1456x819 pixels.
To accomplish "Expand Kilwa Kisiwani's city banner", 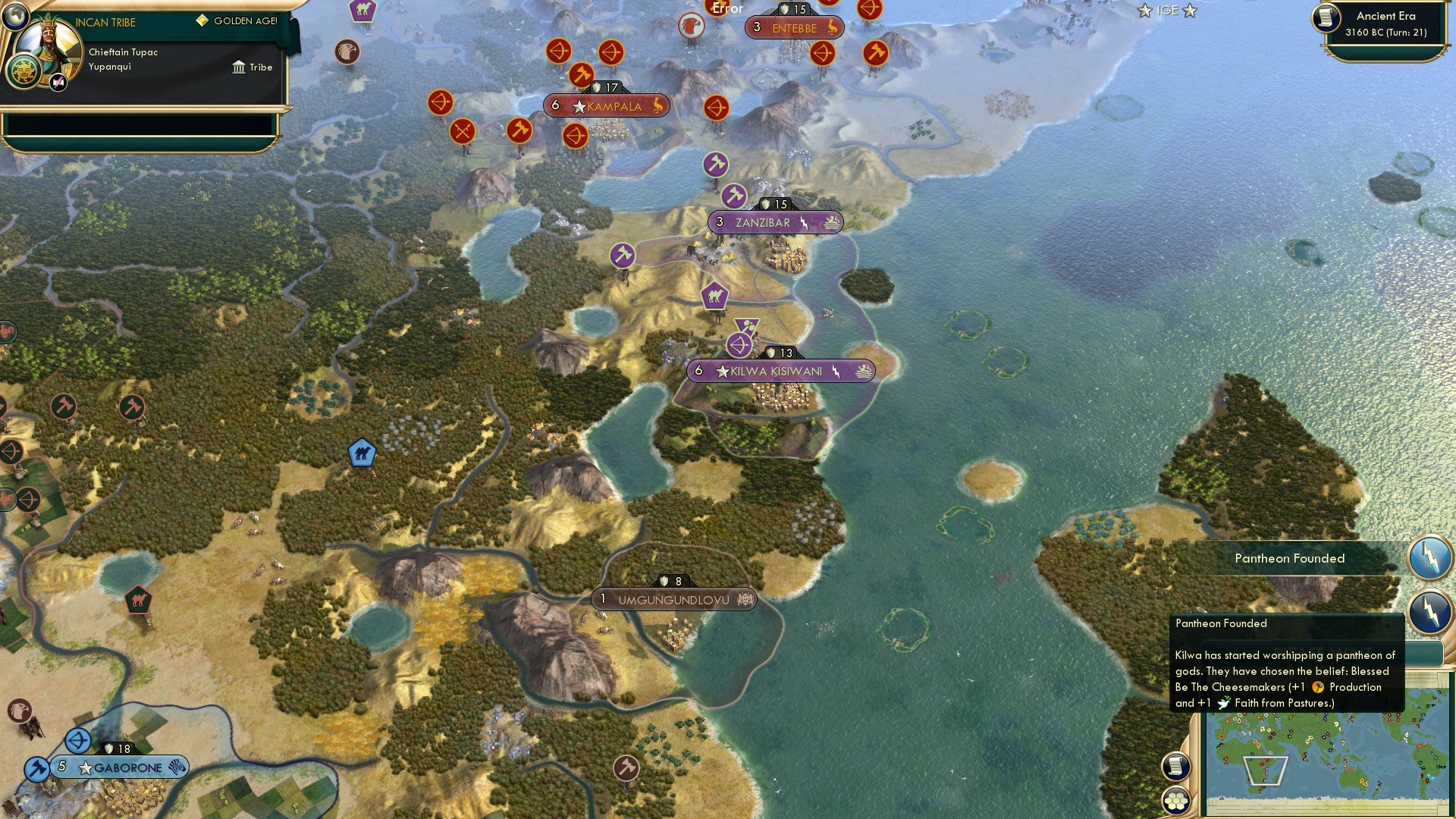I will point(781,371).
